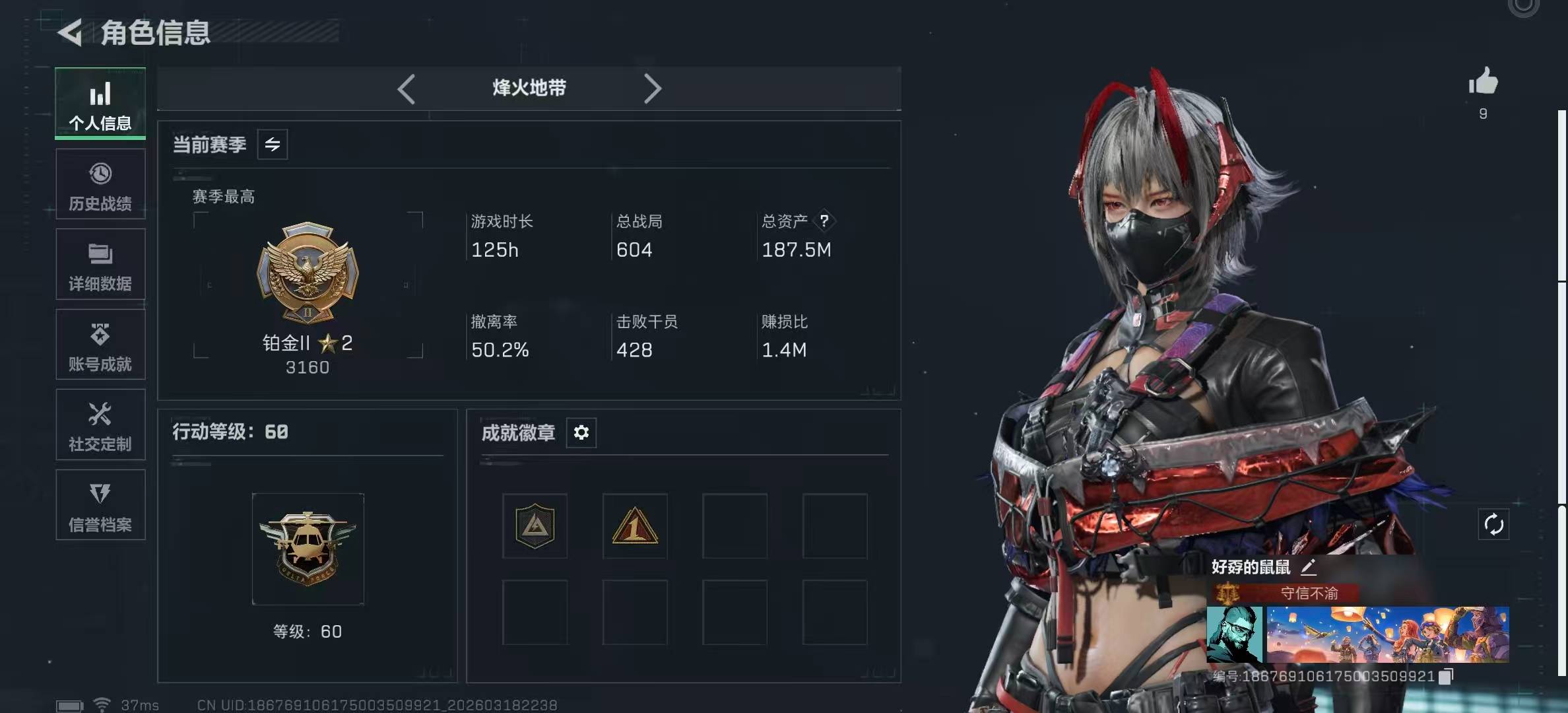Refresh the character model with circular arrows
The image size is (1568, 713).
1493,525
